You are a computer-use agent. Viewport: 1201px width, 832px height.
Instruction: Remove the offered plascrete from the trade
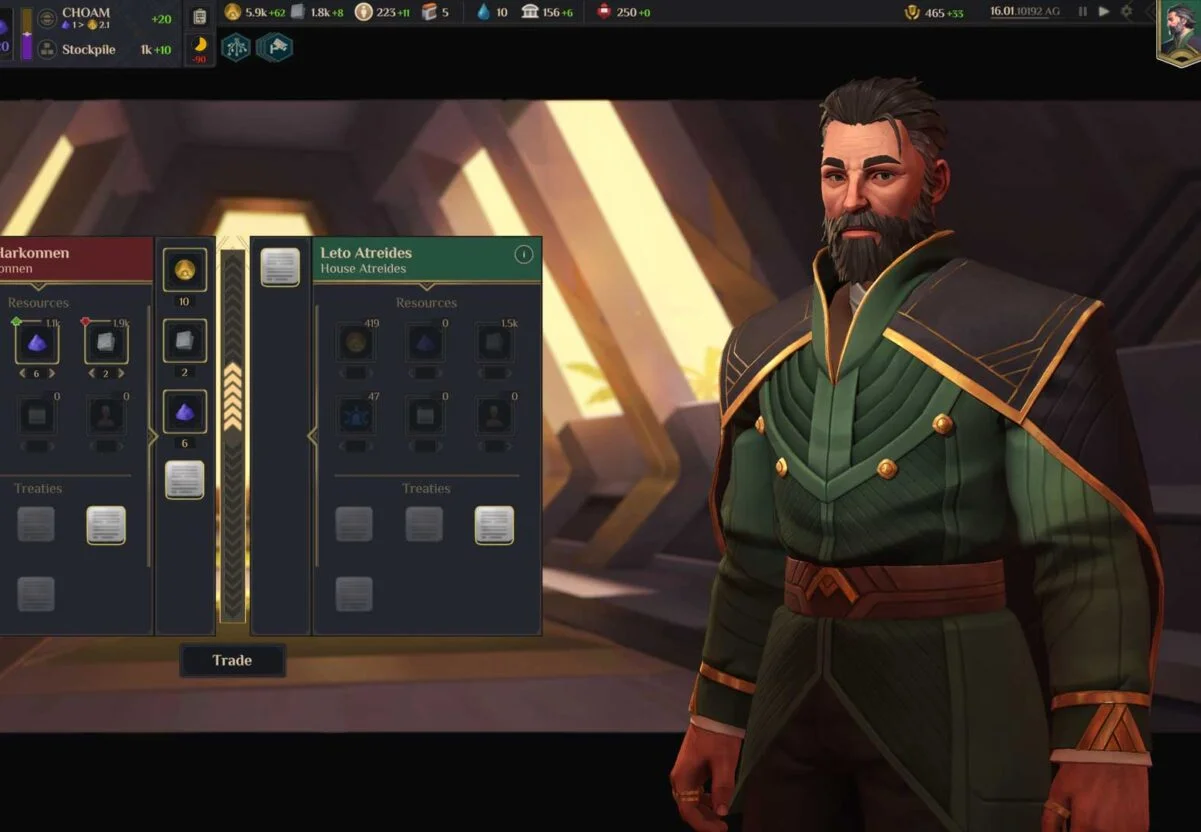[185, 341]
